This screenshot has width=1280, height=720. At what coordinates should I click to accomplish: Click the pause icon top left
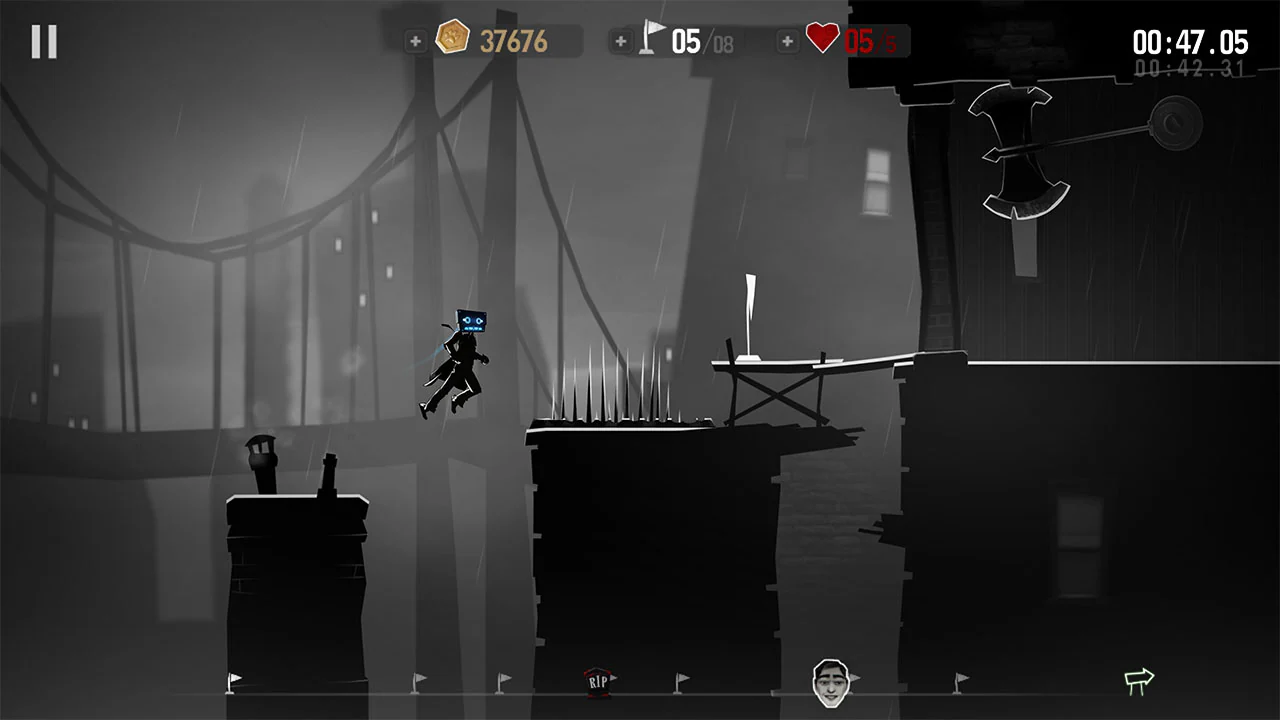[x=42, y=40]
